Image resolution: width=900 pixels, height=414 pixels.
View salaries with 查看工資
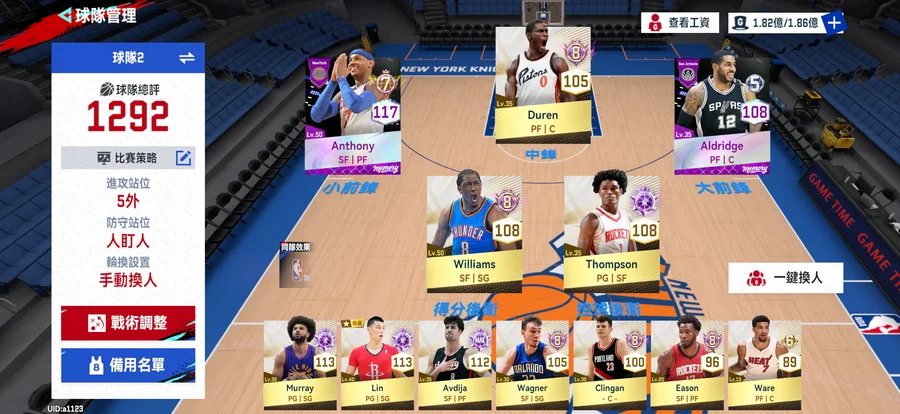click(680, 22)
